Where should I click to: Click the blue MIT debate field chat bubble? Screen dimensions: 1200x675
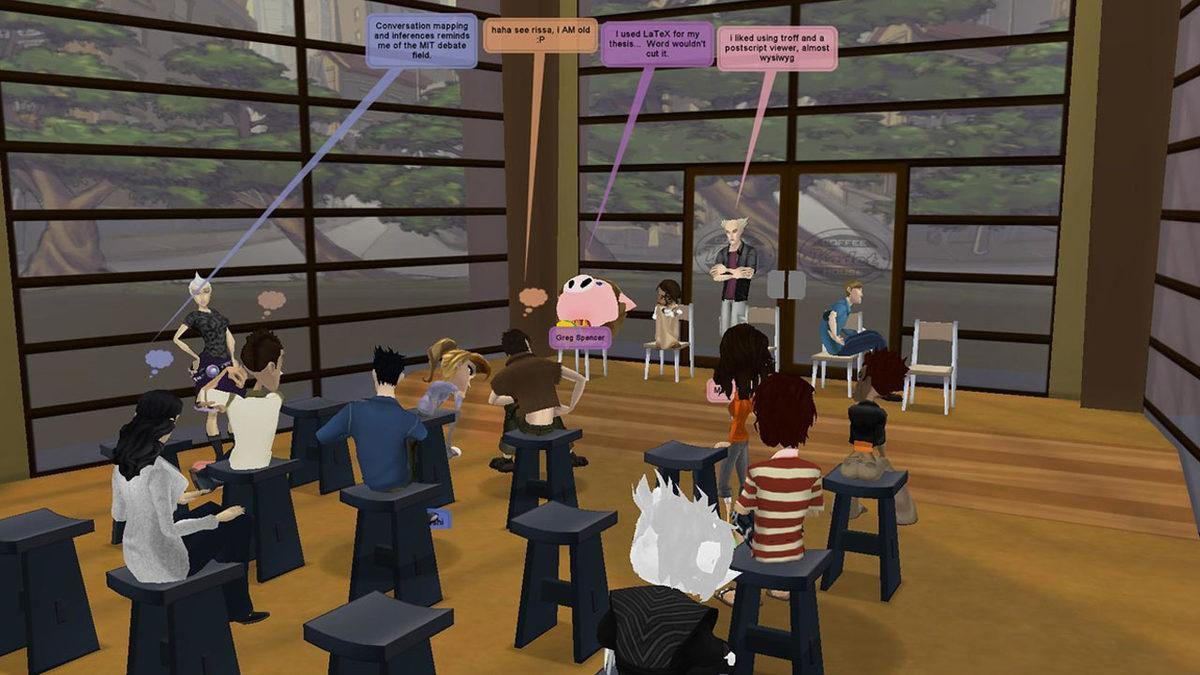421,40
